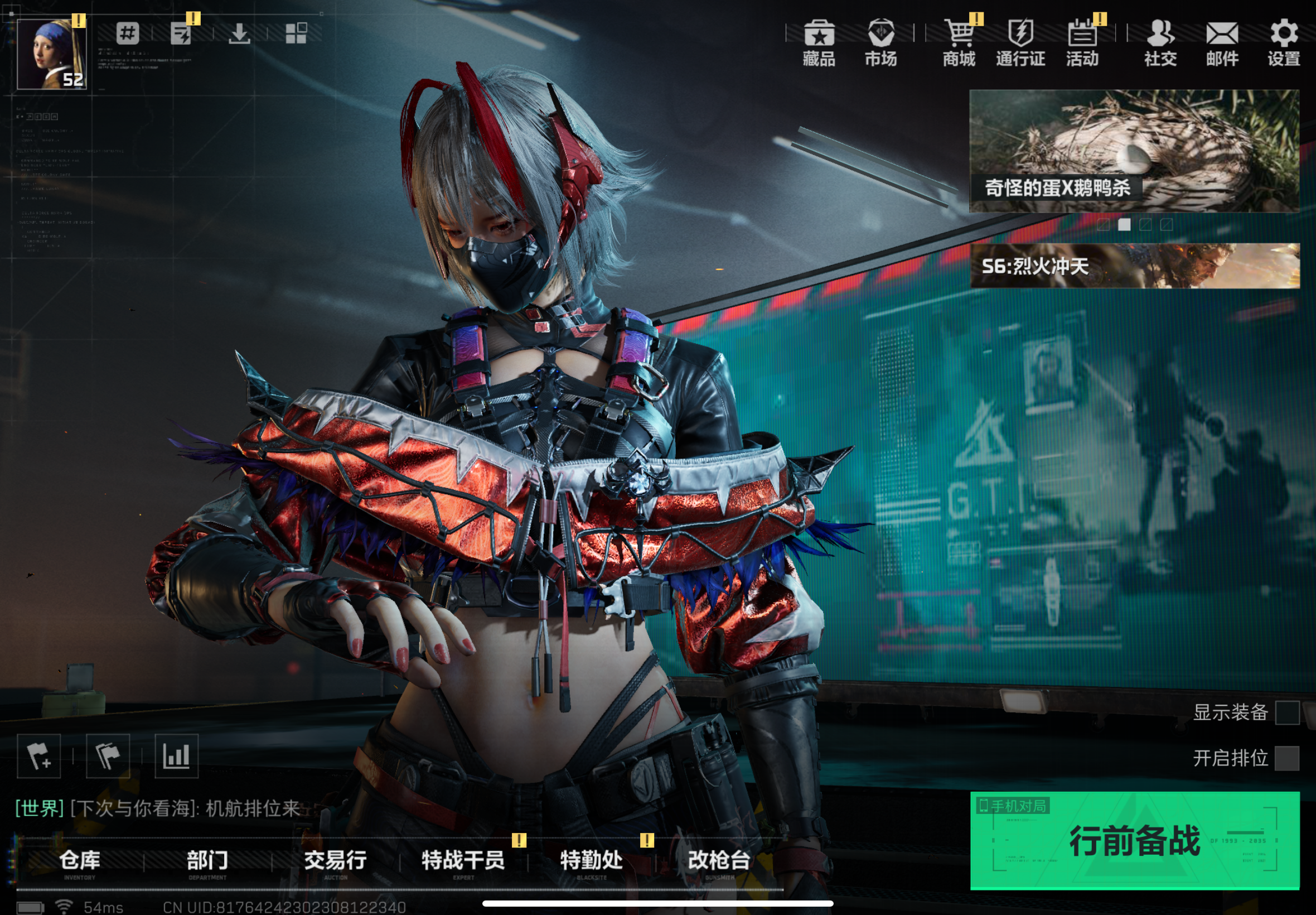Enable the 开启排位 ranked checkbox
Image resolution: width=1316 pixels, height=915 pixels.
click(x=1287, y=758)
